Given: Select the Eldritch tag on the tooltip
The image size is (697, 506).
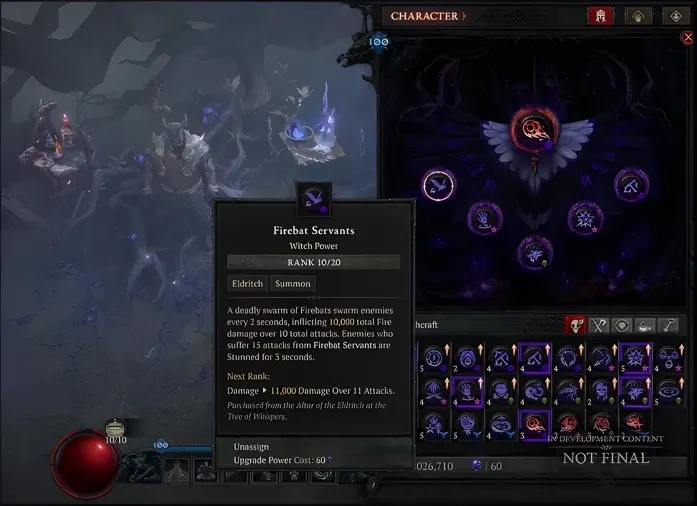Looking at the screenshot, I should (247, 284).
